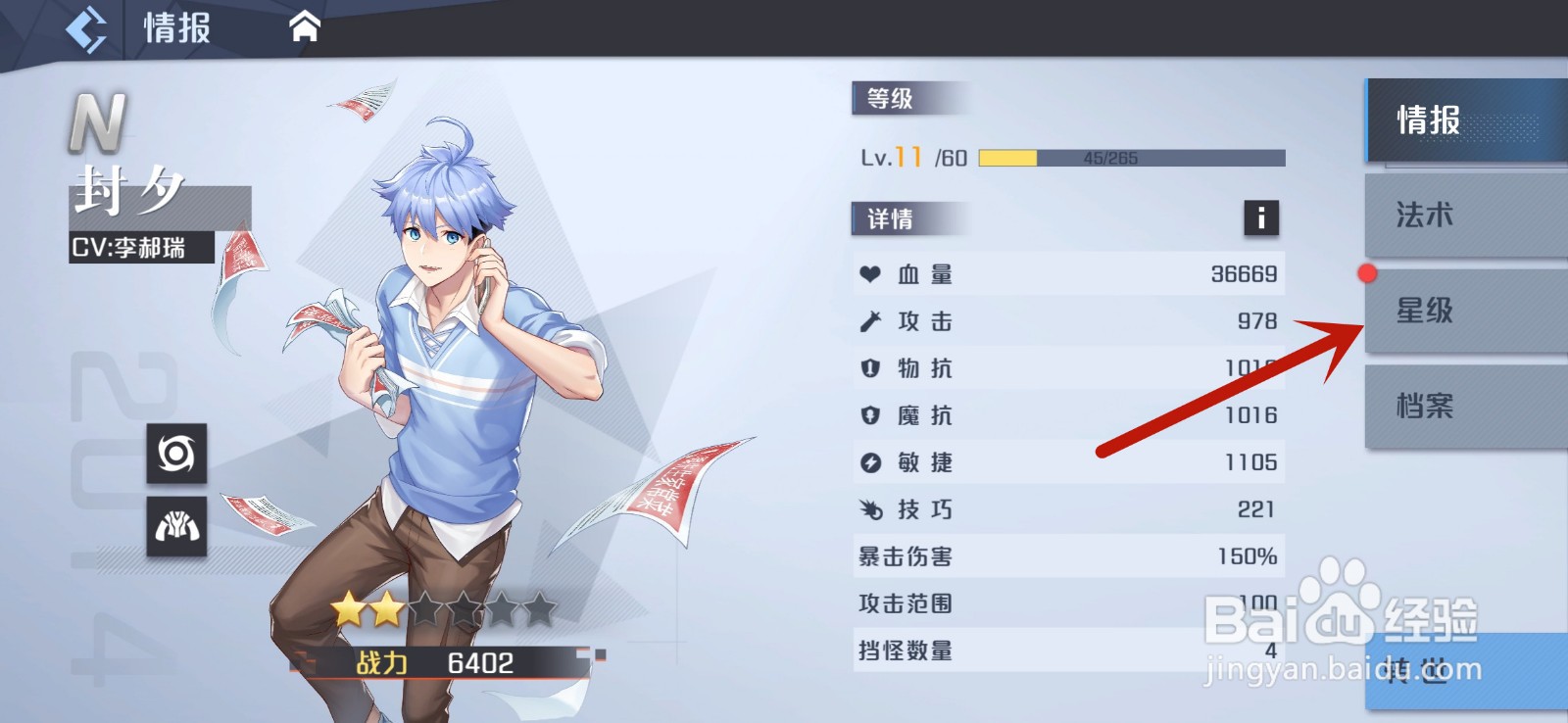The image size is (1568, 723).
Task: Click the lightning icon beside 敏捷
Action: coord(870,463)
